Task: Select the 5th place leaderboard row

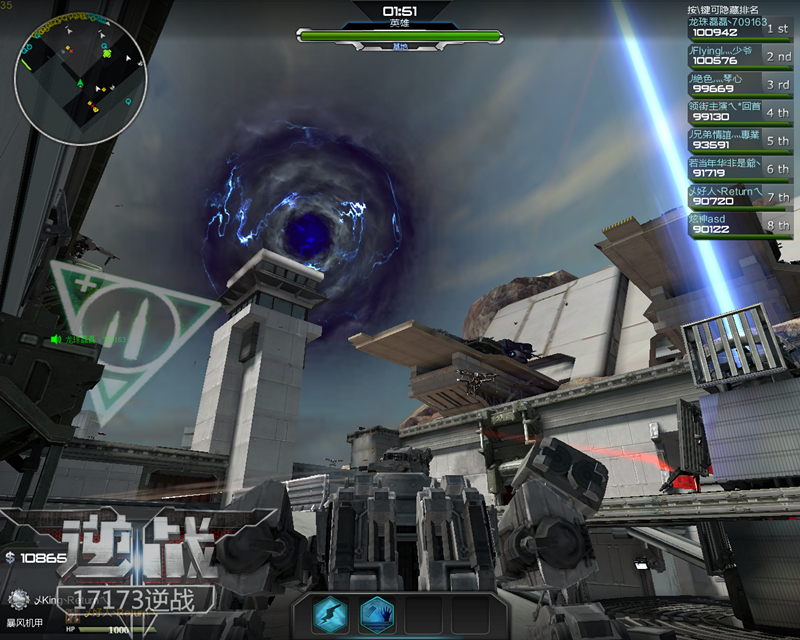Action: click(x=740, y=140)
